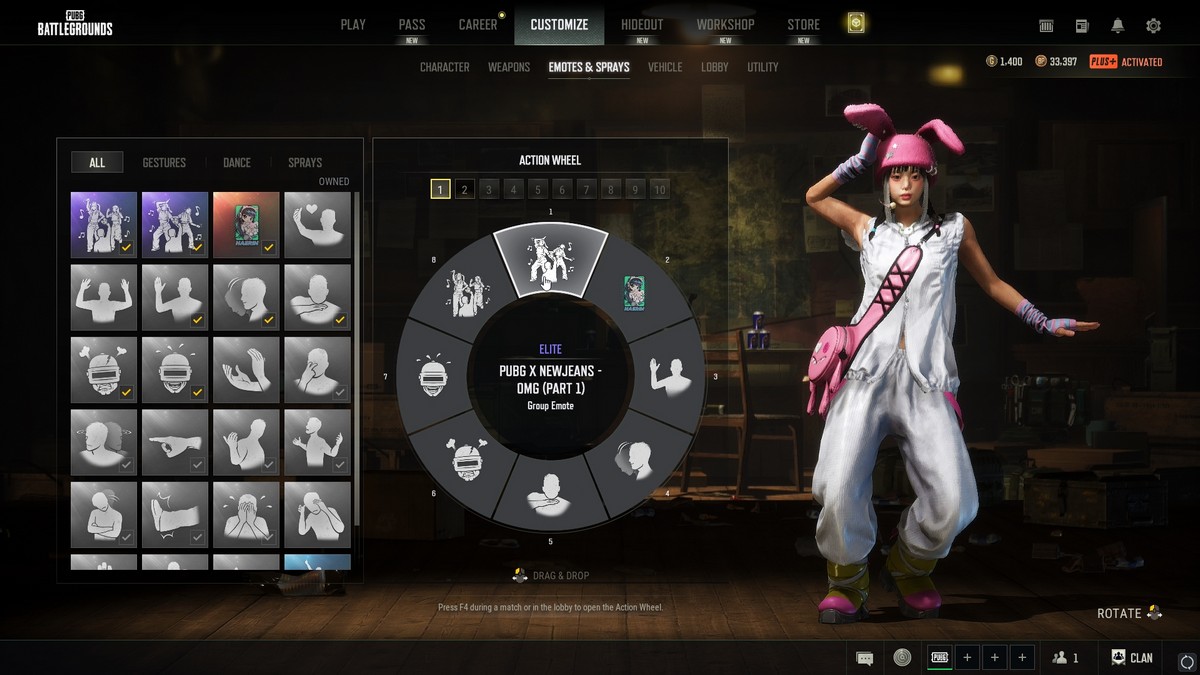The image size is (1200, 675).
Task: Switch to action wheel preset 2
Action: coord(465,189)
